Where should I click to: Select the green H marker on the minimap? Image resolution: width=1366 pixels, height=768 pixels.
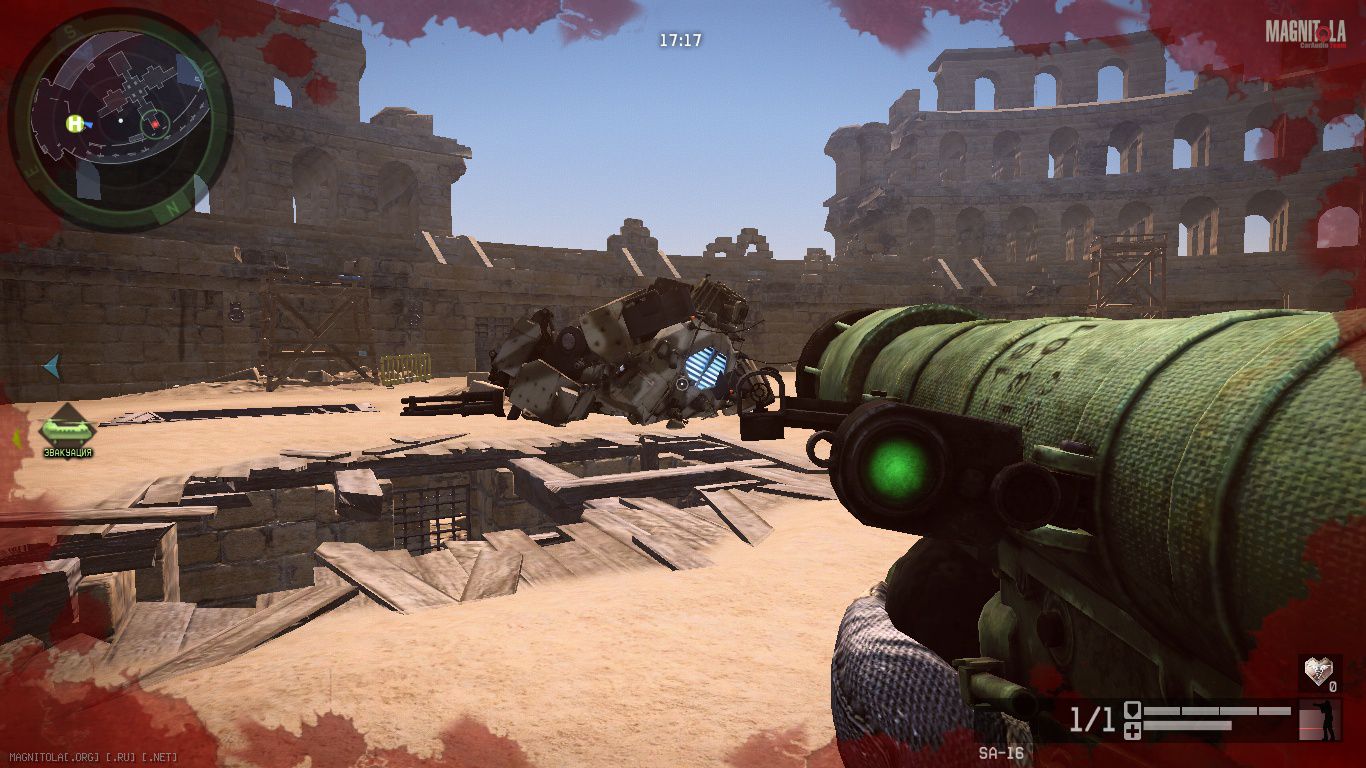point(75,124)
